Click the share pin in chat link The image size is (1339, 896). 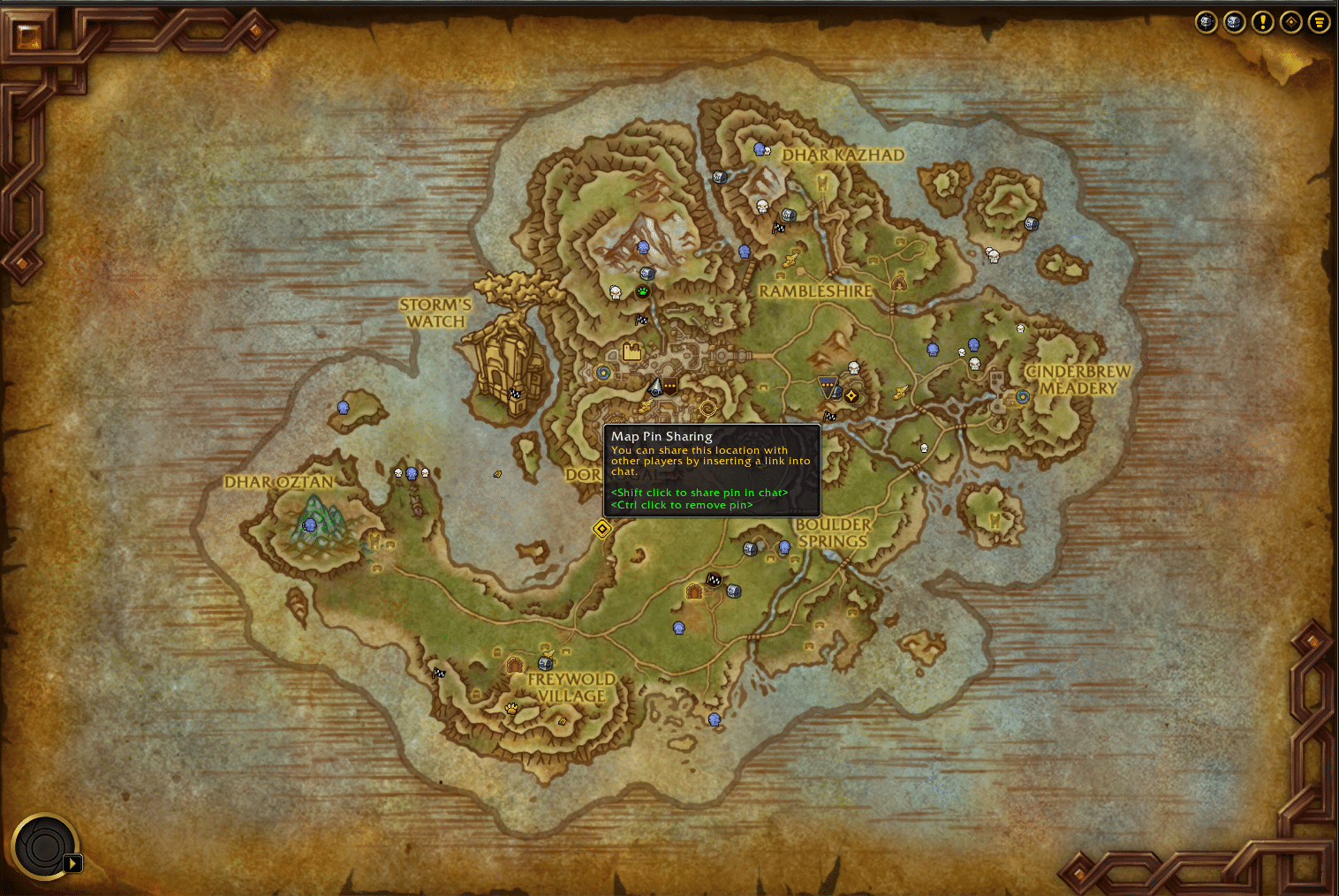coord(698,492)
